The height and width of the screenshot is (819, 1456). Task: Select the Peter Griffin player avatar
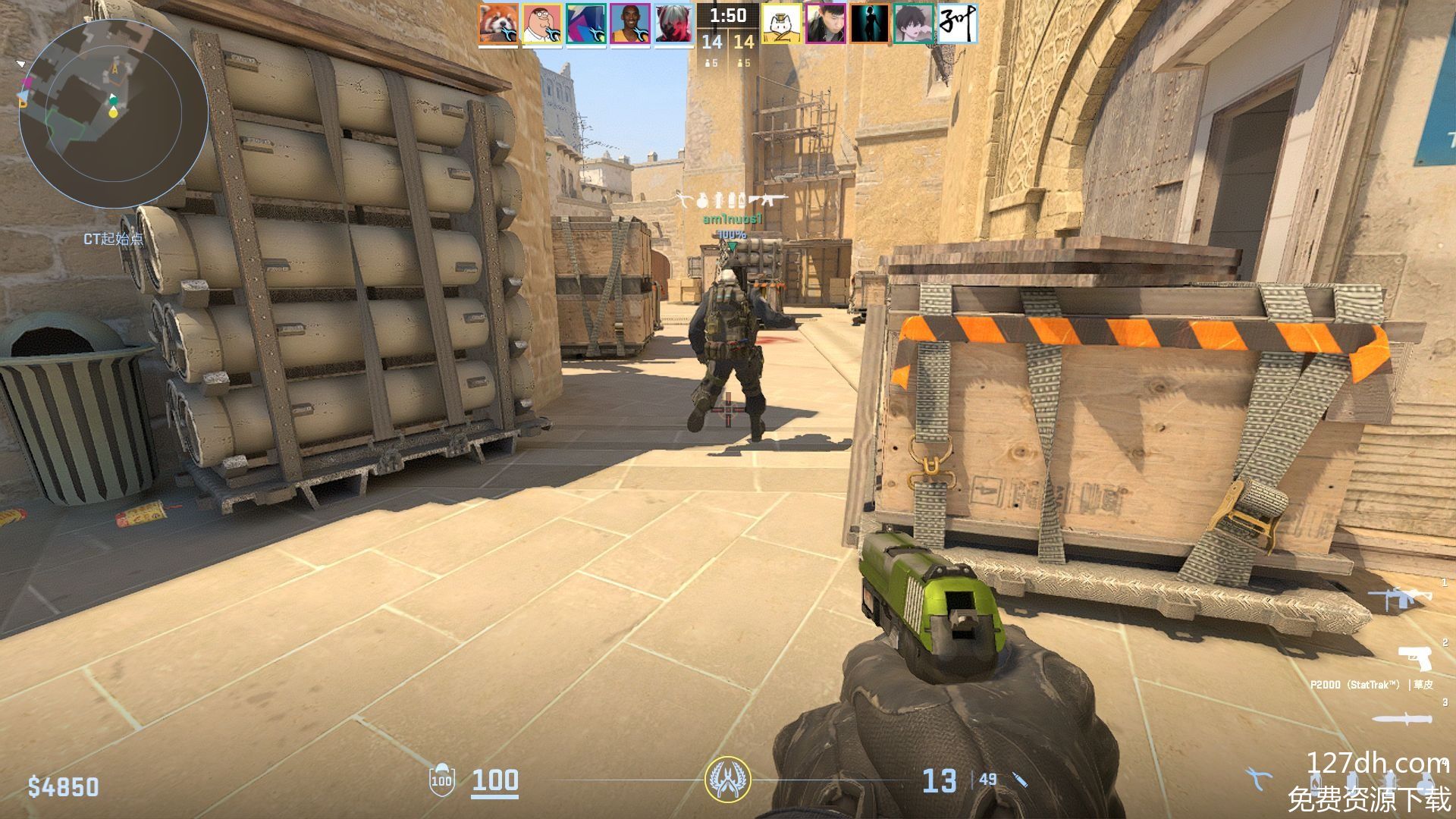click(542, 24)
